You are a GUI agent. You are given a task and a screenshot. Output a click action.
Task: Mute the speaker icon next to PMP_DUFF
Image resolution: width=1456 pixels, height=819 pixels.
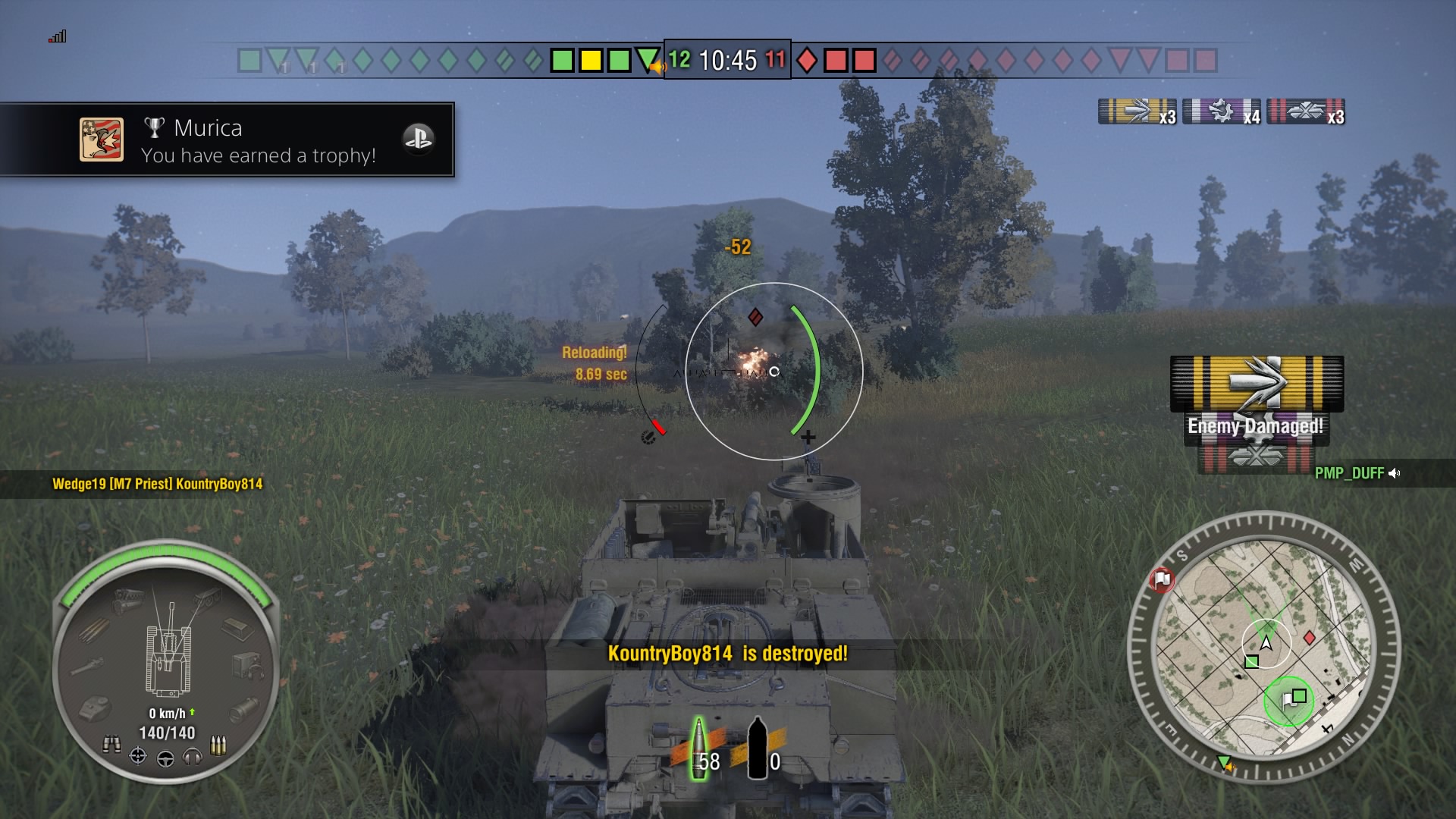tap(1395, 473)
